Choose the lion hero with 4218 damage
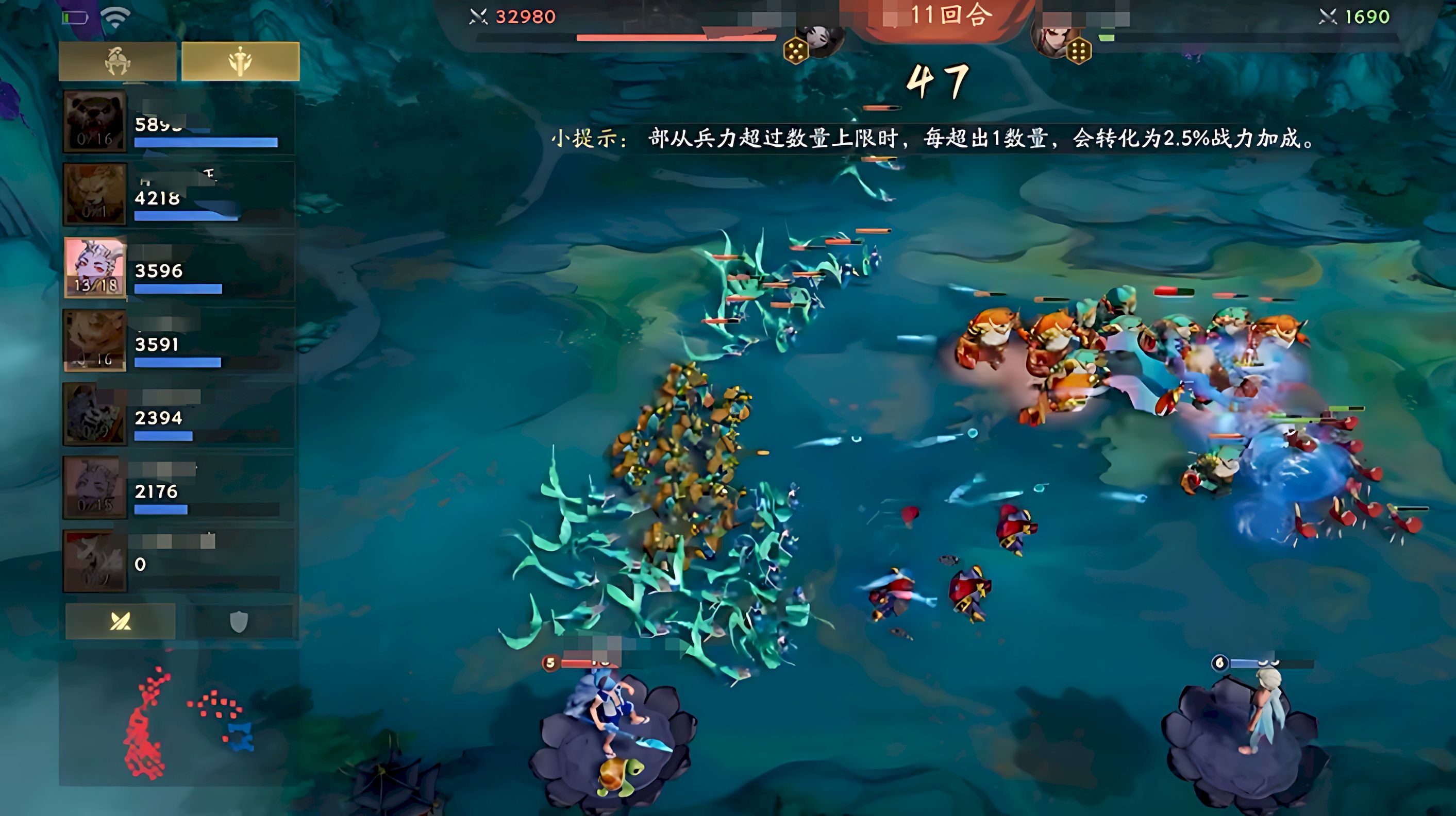 point(178,195)
